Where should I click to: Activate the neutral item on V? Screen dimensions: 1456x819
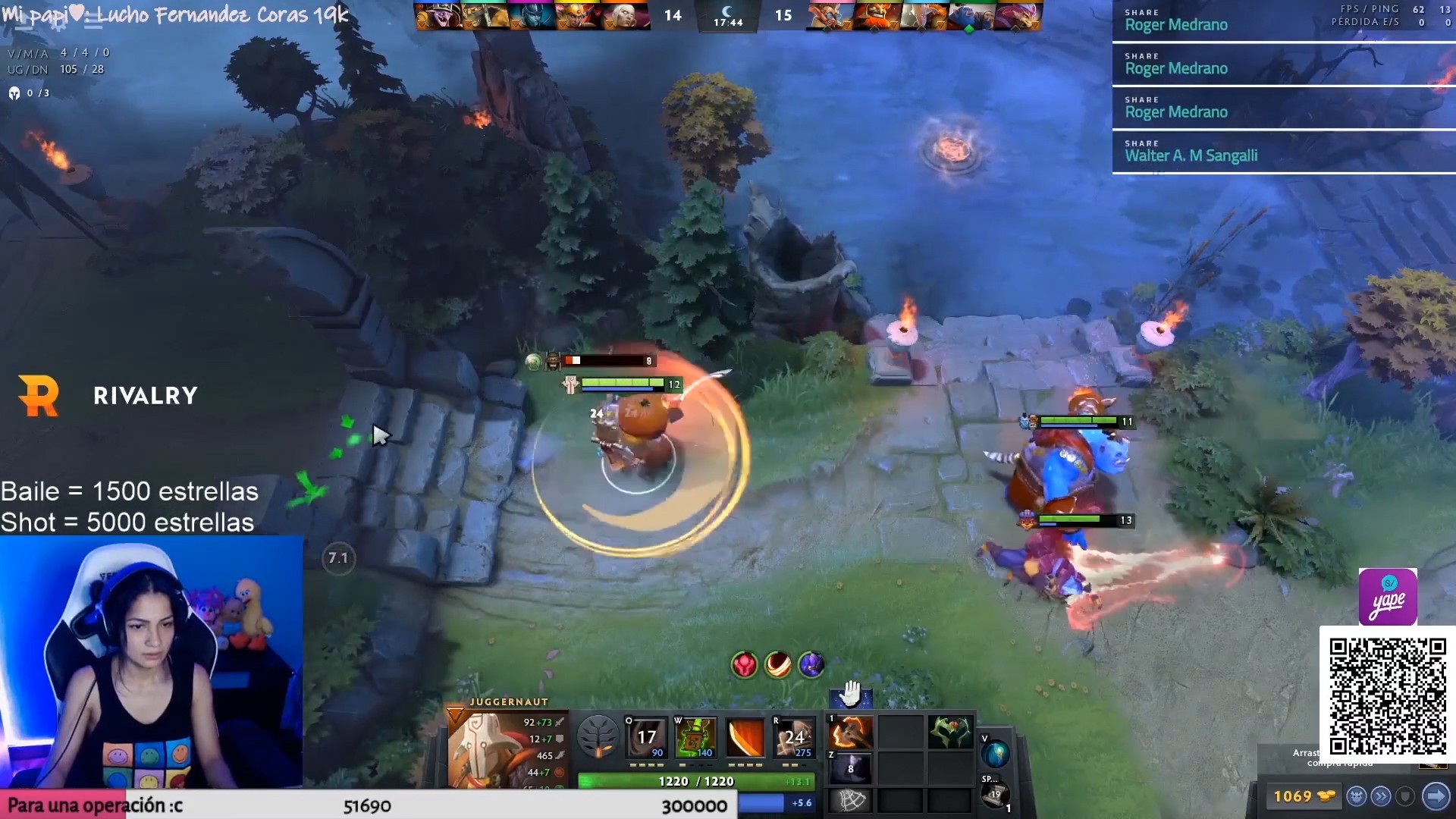(995, 754)
